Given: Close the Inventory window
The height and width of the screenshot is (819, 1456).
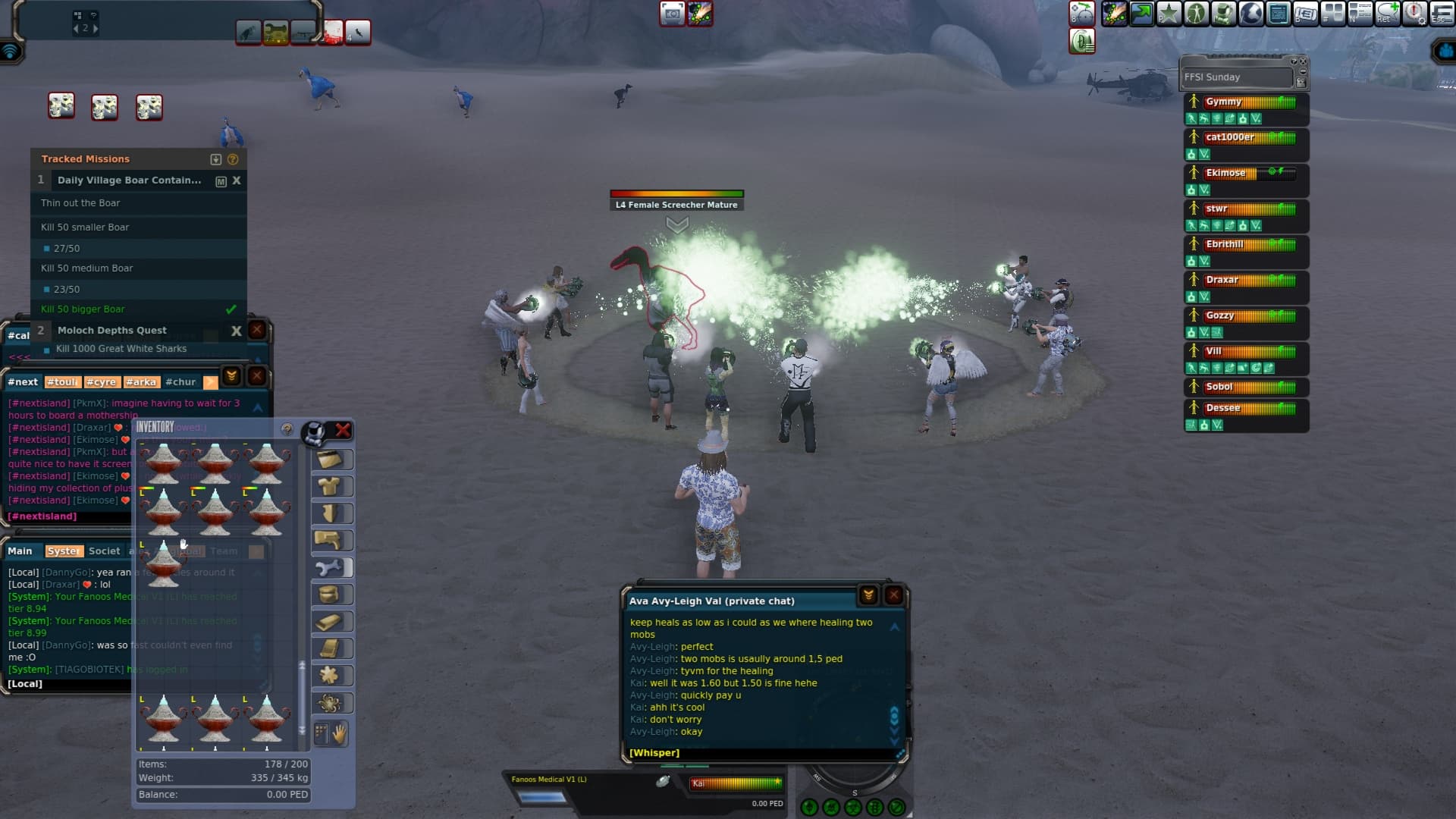Looking at the screenshot, I should pyautogui.click(x=343, y=431).
